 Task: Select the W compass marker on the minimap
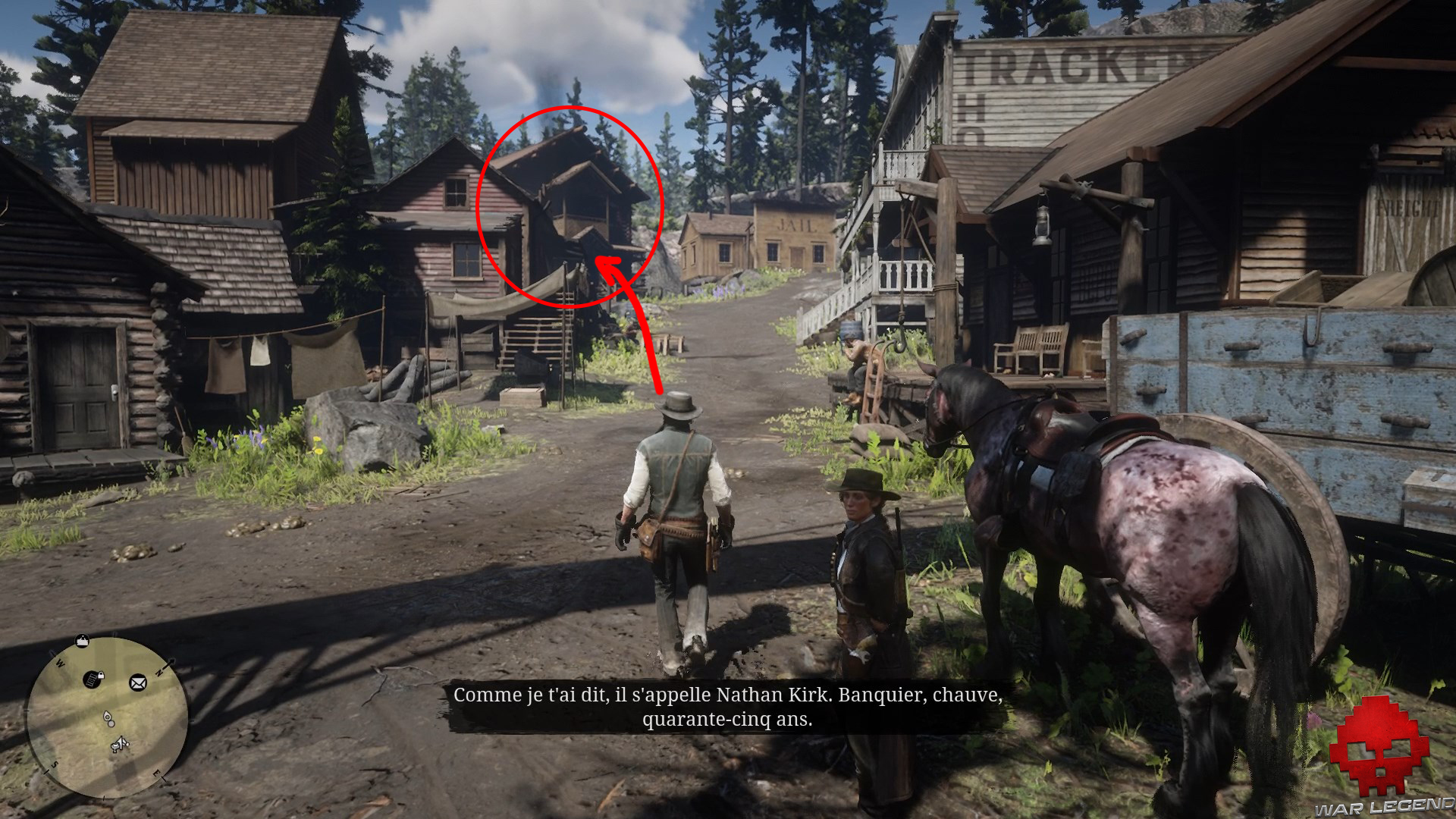60,662
